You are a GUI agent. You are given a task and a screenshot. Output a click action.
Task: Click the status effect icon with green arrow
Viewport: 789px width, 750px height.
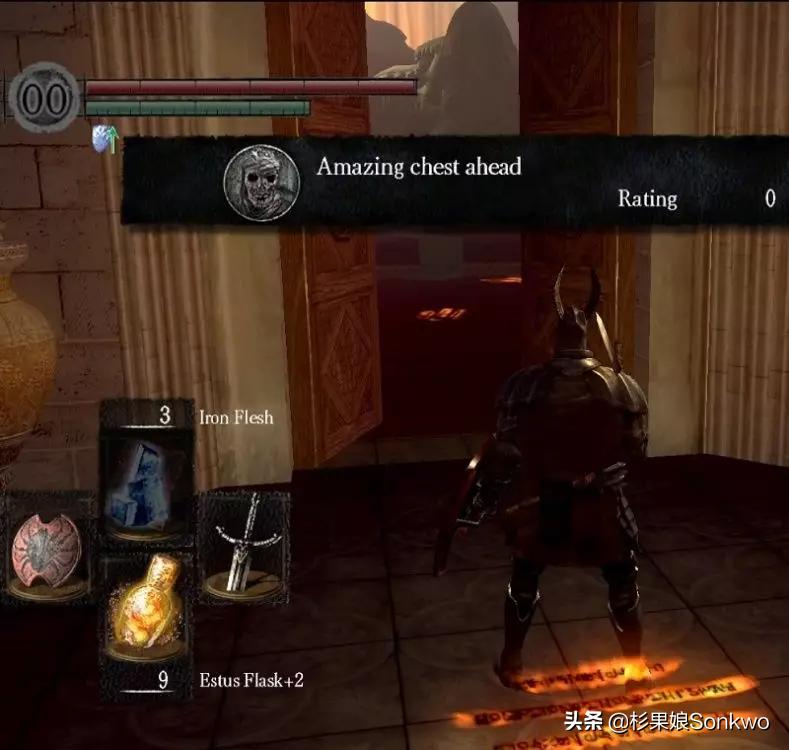[x=106, y=138]
